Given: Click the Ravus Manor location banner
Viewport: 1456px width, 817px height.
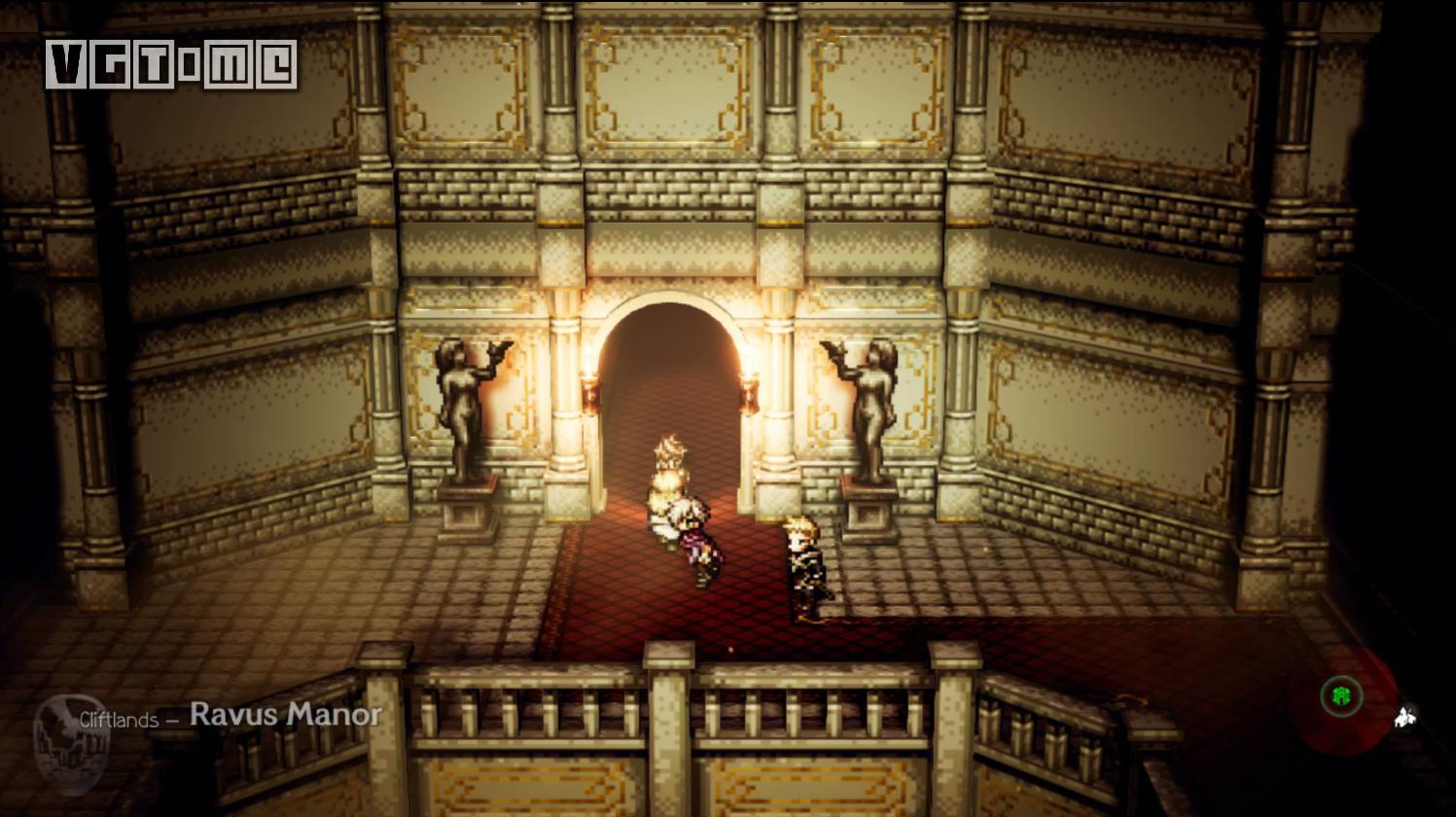Looking at the screenshot, I should [231, 716].
